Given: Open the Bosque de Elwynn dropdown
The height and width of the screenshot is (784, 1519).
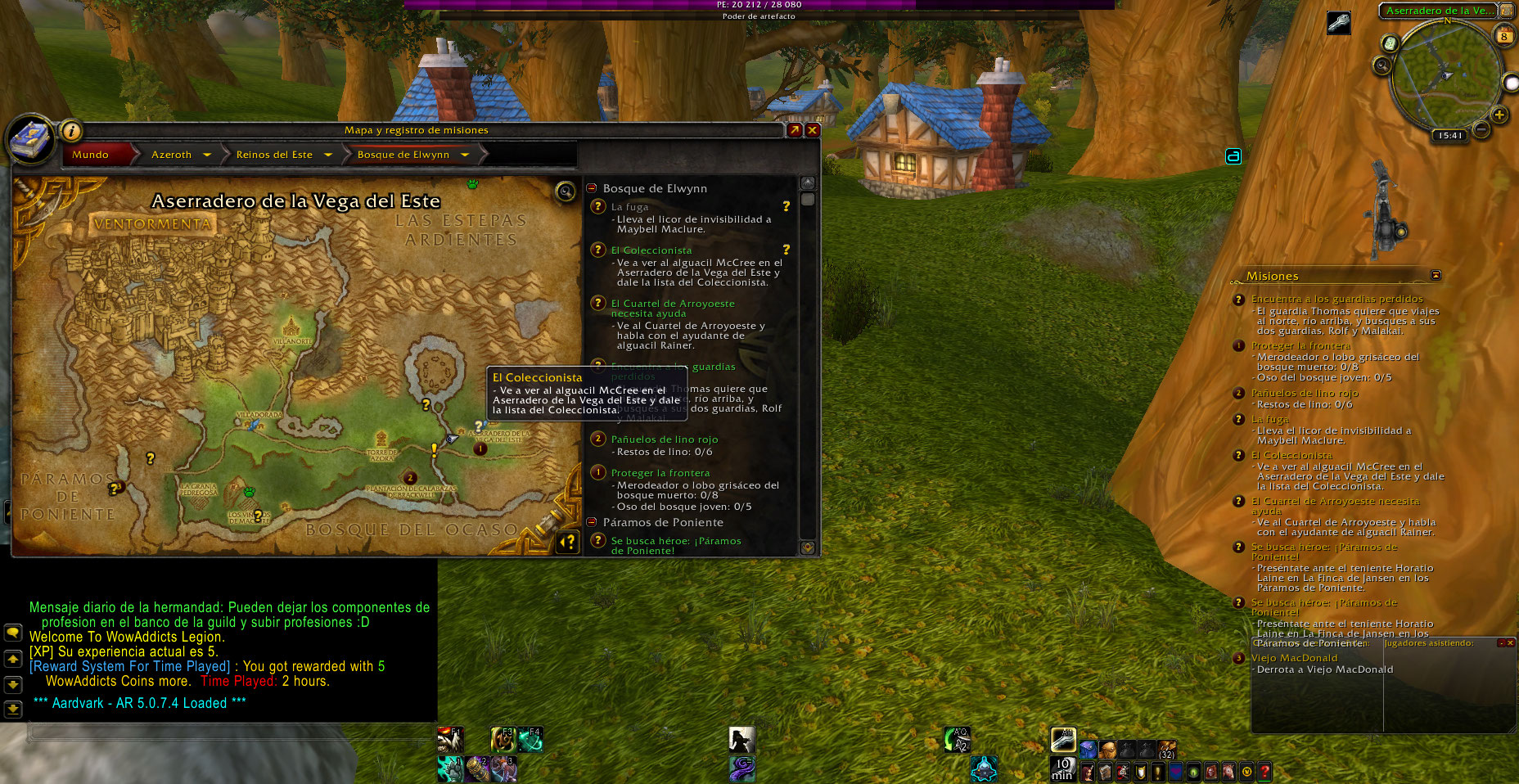Looking at the screenshot, I should coord(465,155).
